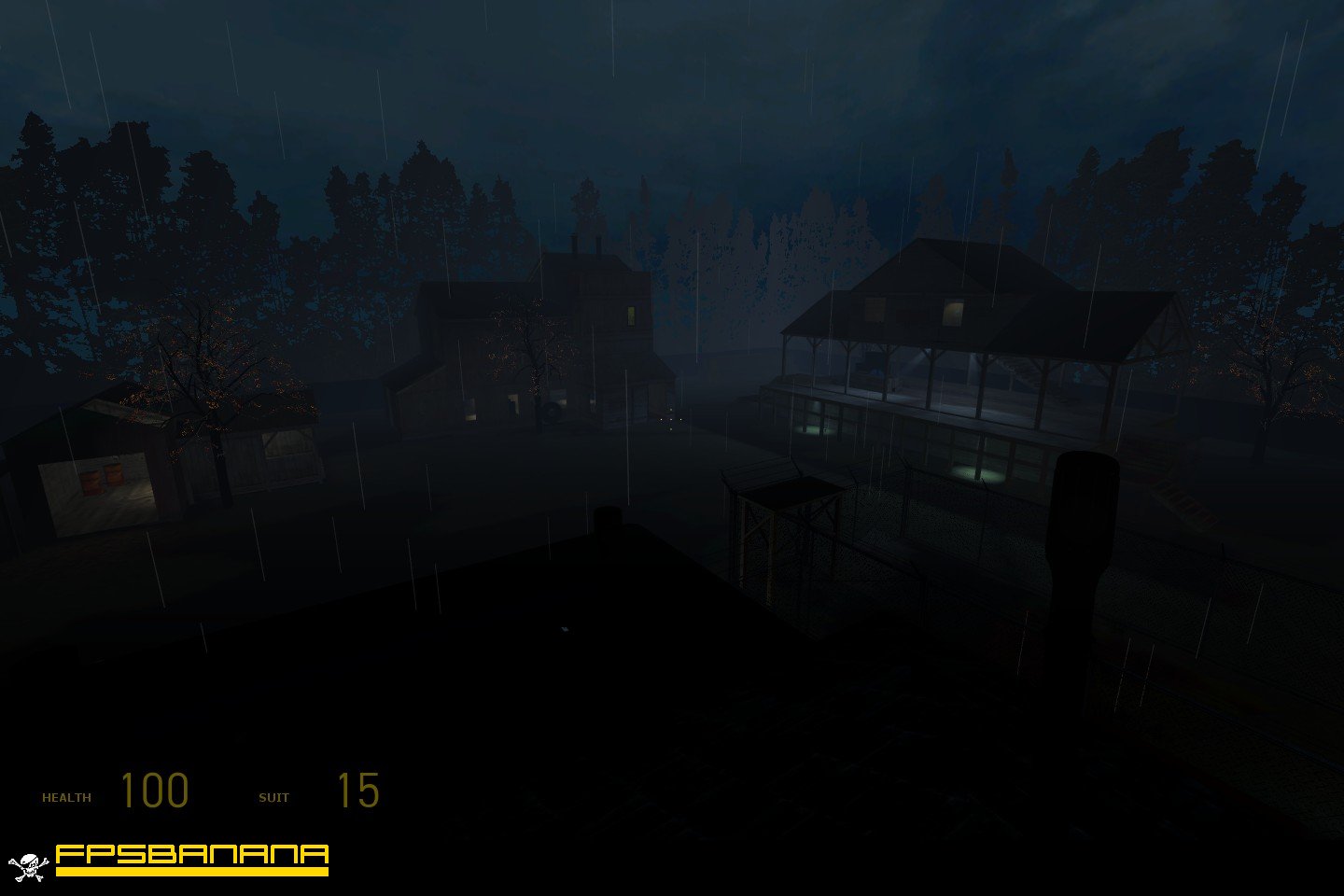Screen dimensions: 1344x896
Task: Select the FPSBANANA logo text
Action: point(191,854)
